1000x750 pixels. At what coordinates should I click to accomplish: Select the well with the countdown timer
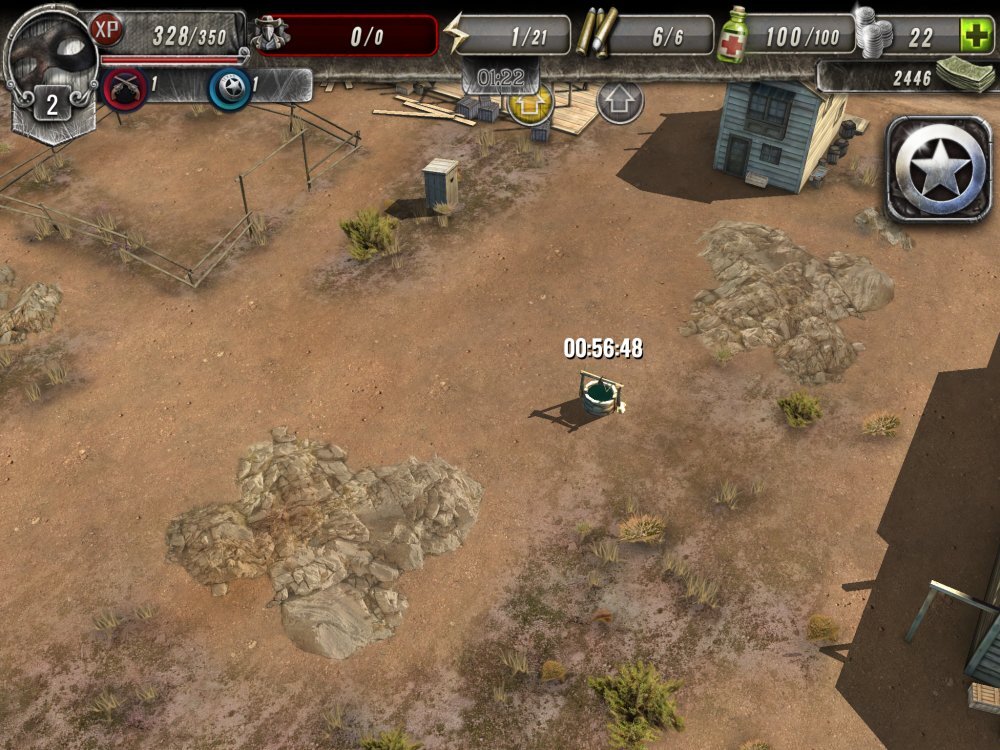(596, 394)
